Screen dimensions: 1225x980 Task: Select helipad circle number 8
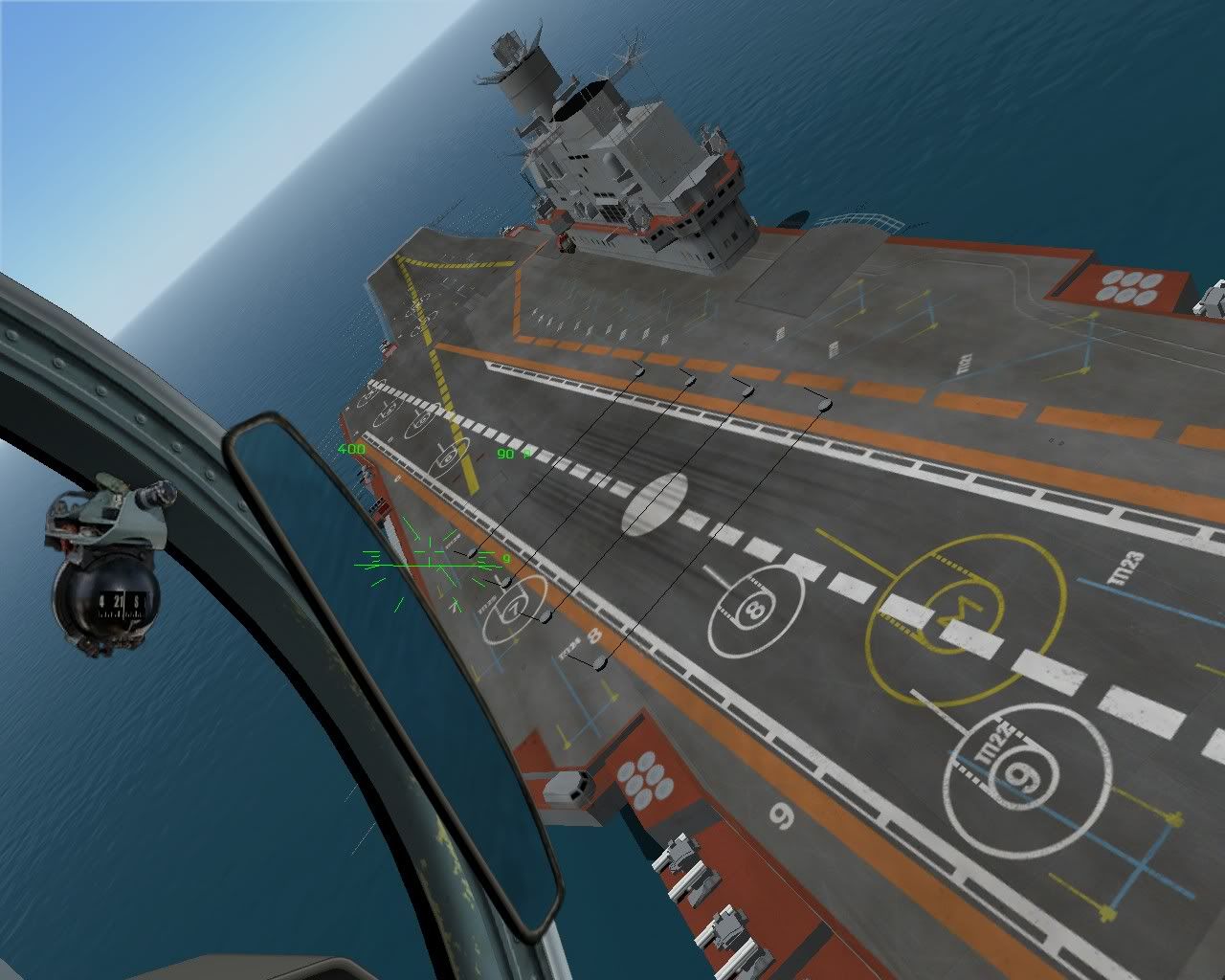coord(755,607)
